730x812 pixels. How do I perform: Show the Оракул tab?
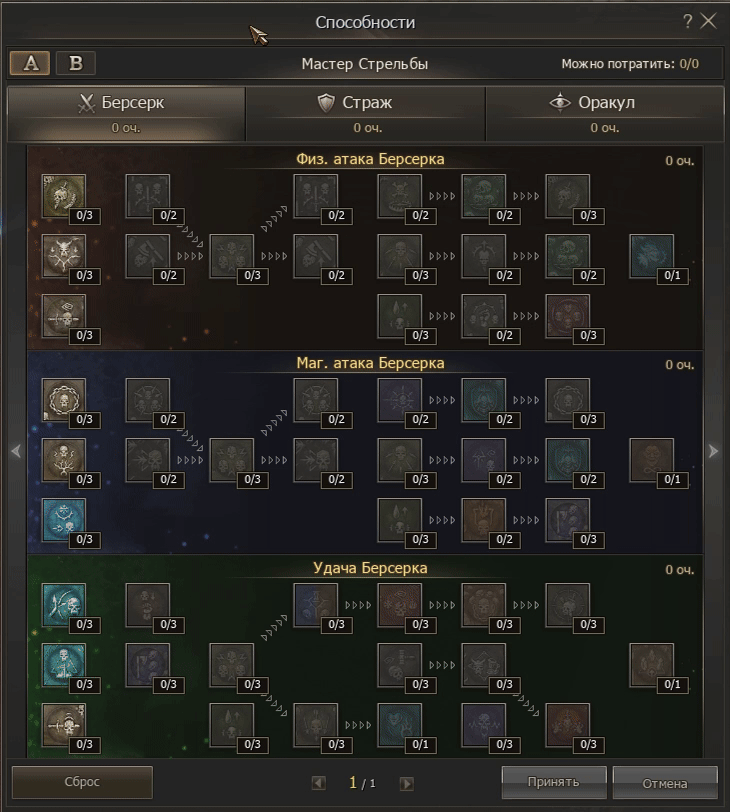tap(605, 113)
